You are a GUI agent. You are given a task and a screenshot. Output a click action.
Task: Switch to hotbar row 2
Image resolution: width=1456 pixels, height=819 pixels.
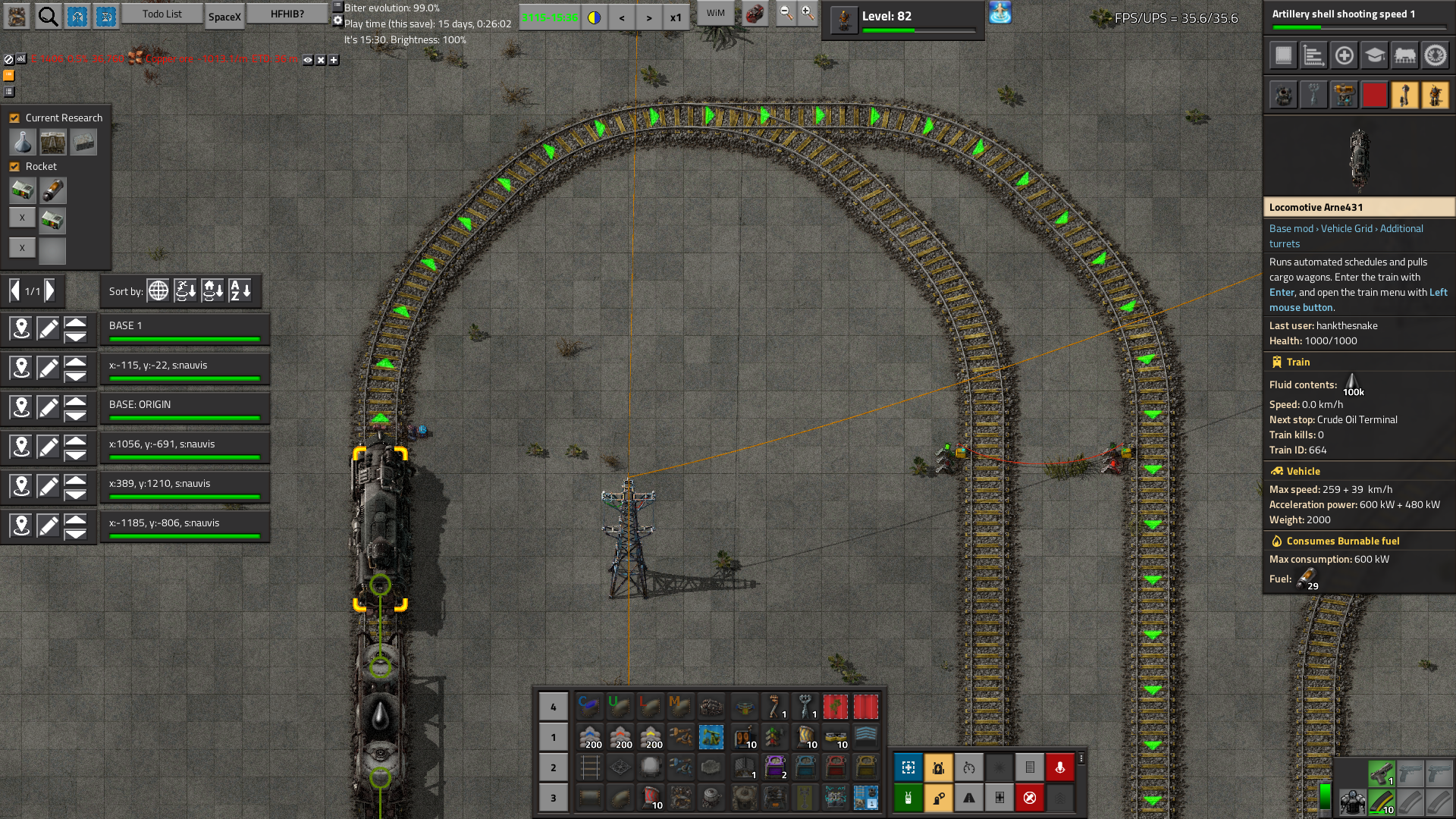point(553,767)
